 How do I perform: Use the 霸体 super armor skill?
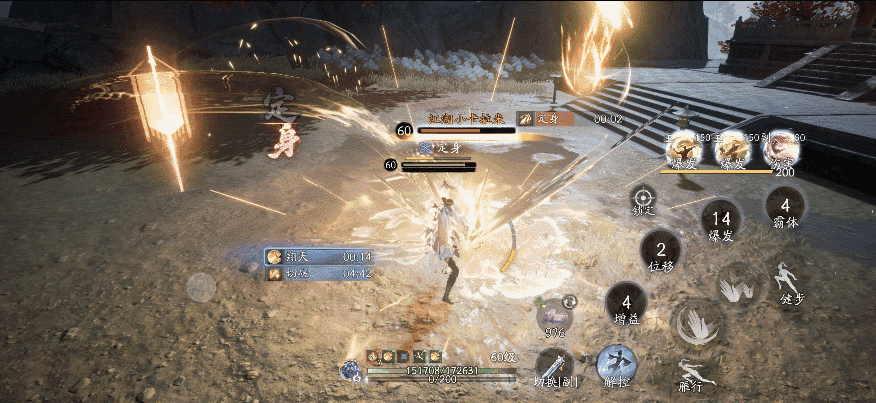click(785, 208)
